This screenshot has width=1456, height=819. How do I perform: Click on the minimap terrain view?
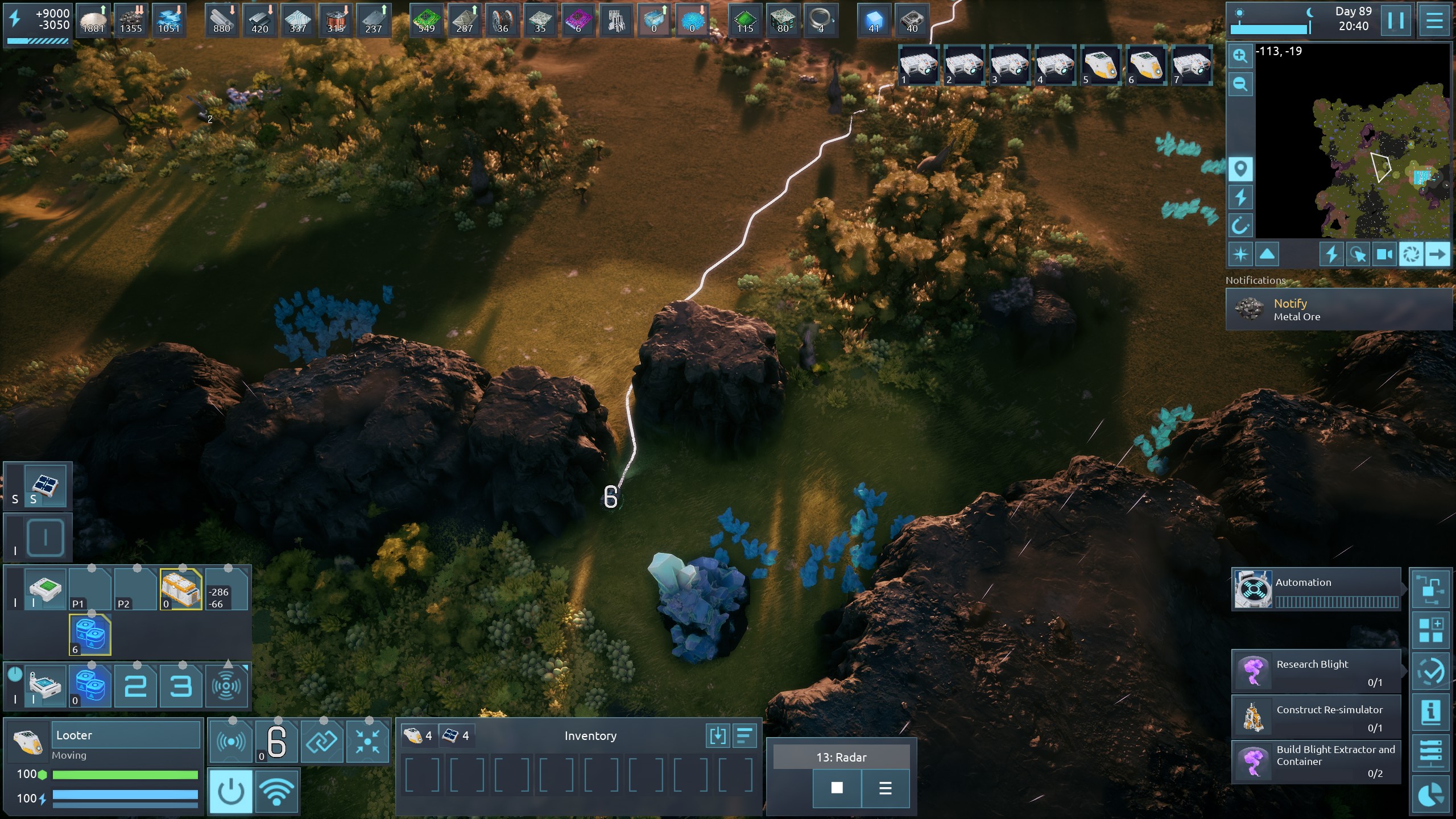pos(1376,159)
